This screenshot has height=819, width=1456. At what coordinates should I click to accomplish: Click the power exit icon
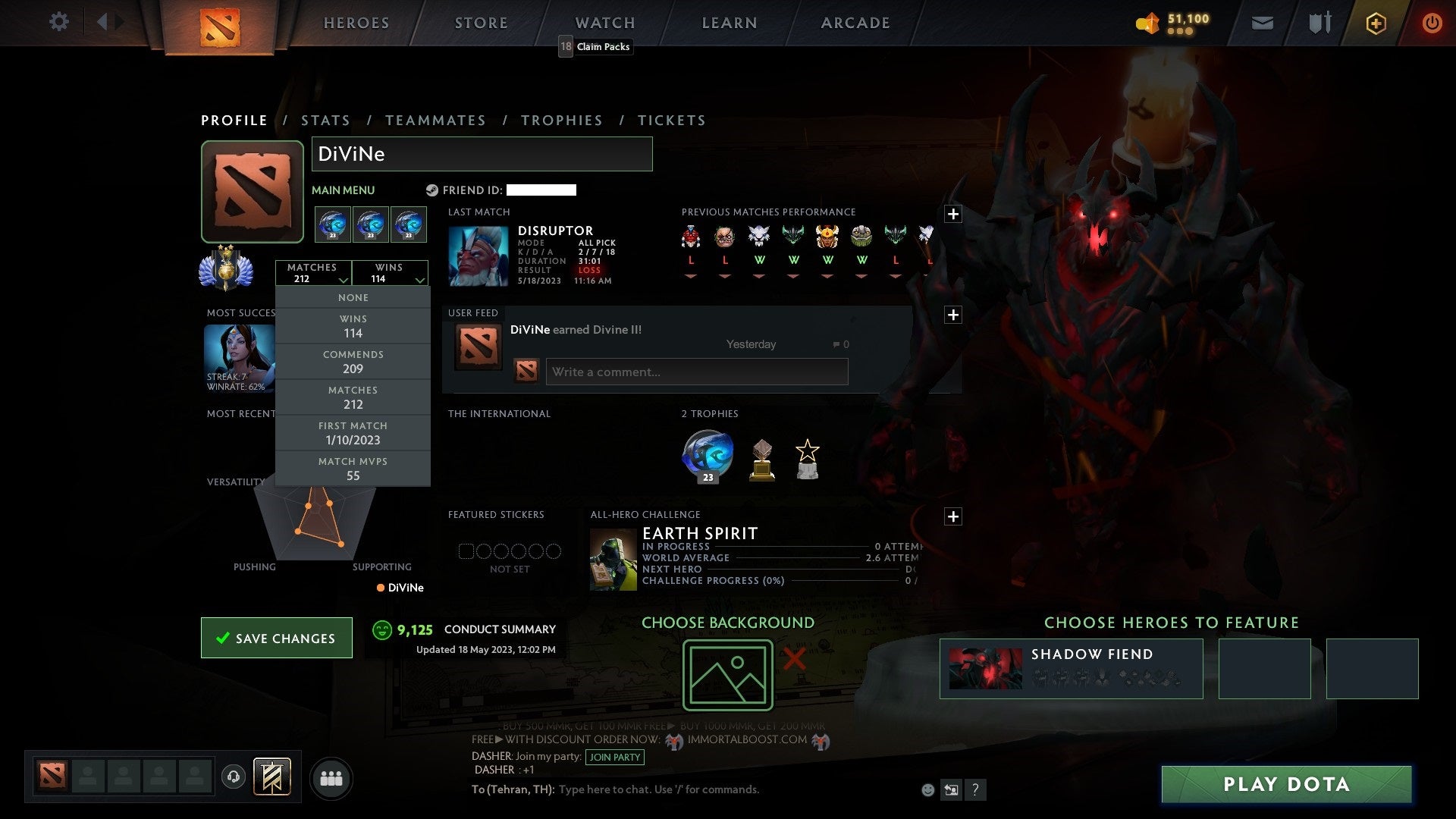tap(1432, 23)
